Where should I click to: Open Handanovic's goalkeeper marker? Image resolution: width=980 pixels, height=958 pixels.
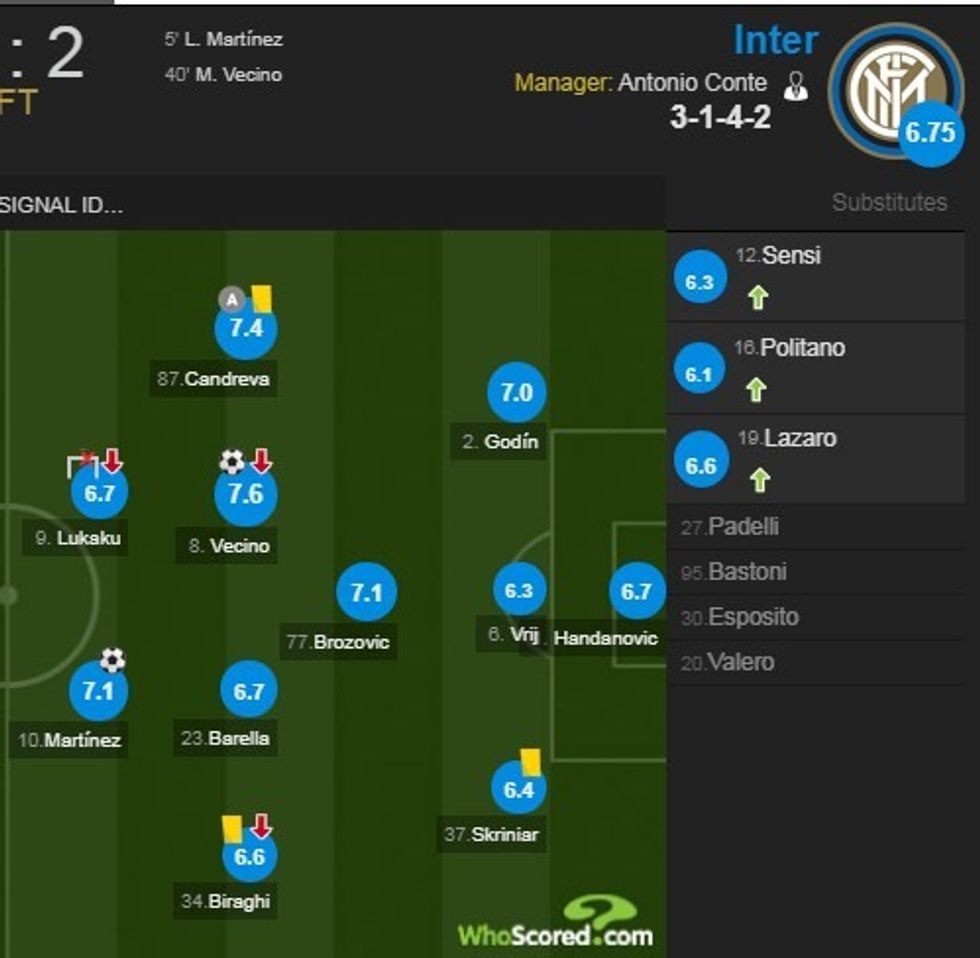click(x=636, y=592)
